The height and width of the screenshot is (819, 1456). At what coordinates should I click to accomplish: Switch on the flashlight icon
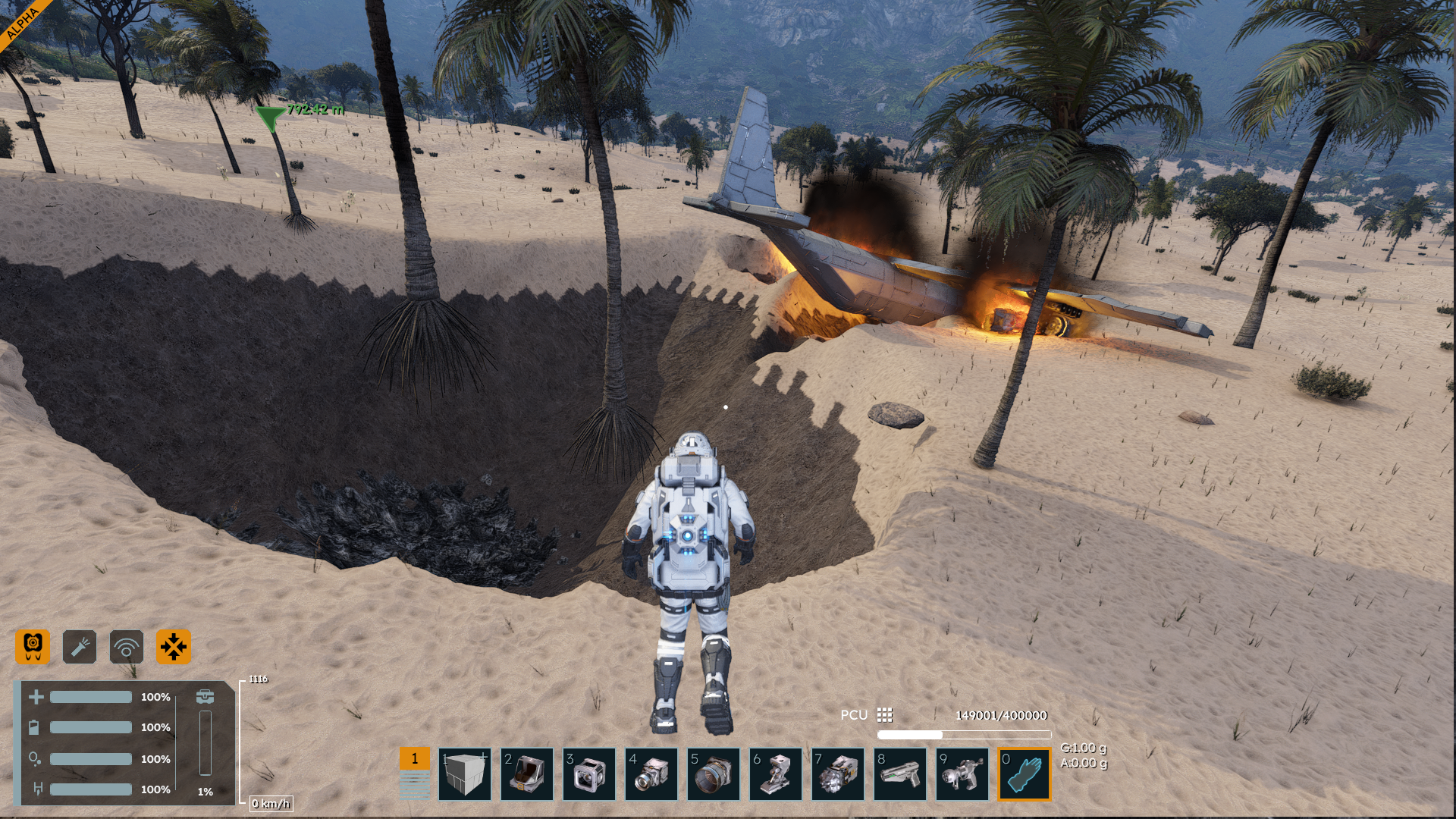coord(80,647)
